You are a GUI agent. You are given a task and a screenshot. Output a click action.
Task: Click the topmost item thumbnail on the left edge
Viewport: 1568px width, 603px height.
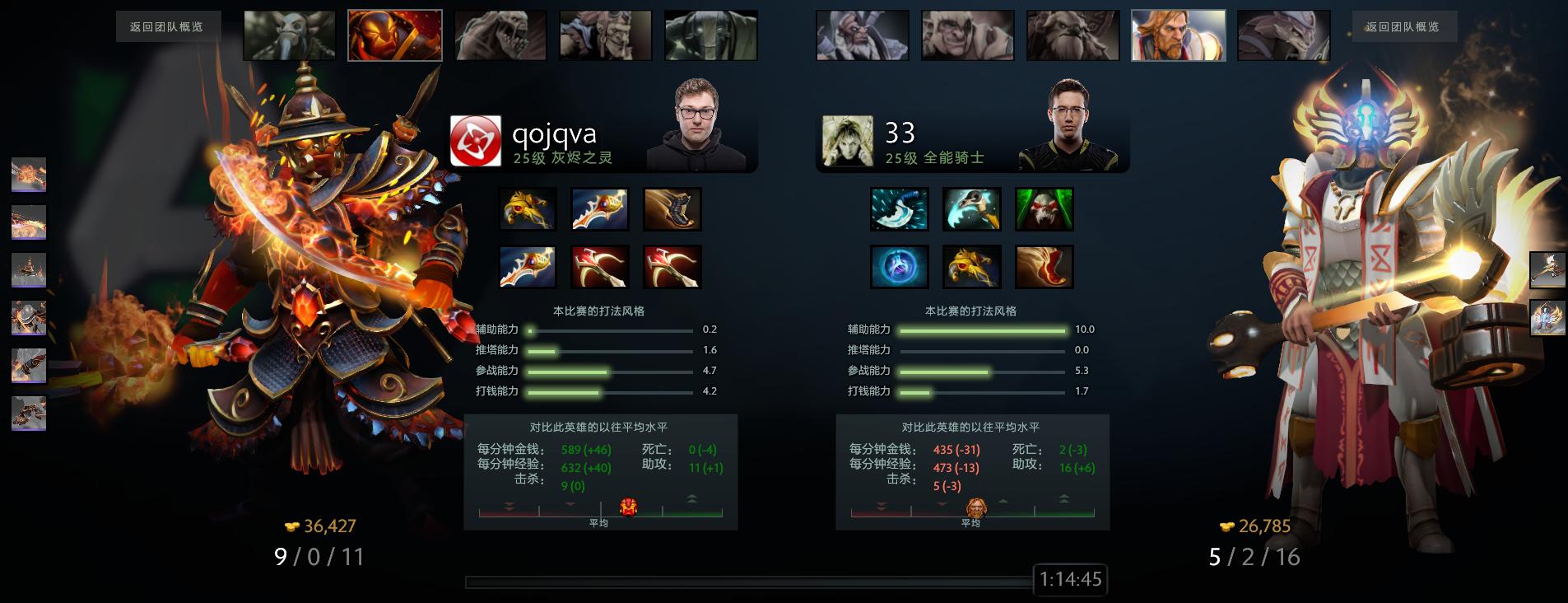pyautogui.click(x=28, y=175)
